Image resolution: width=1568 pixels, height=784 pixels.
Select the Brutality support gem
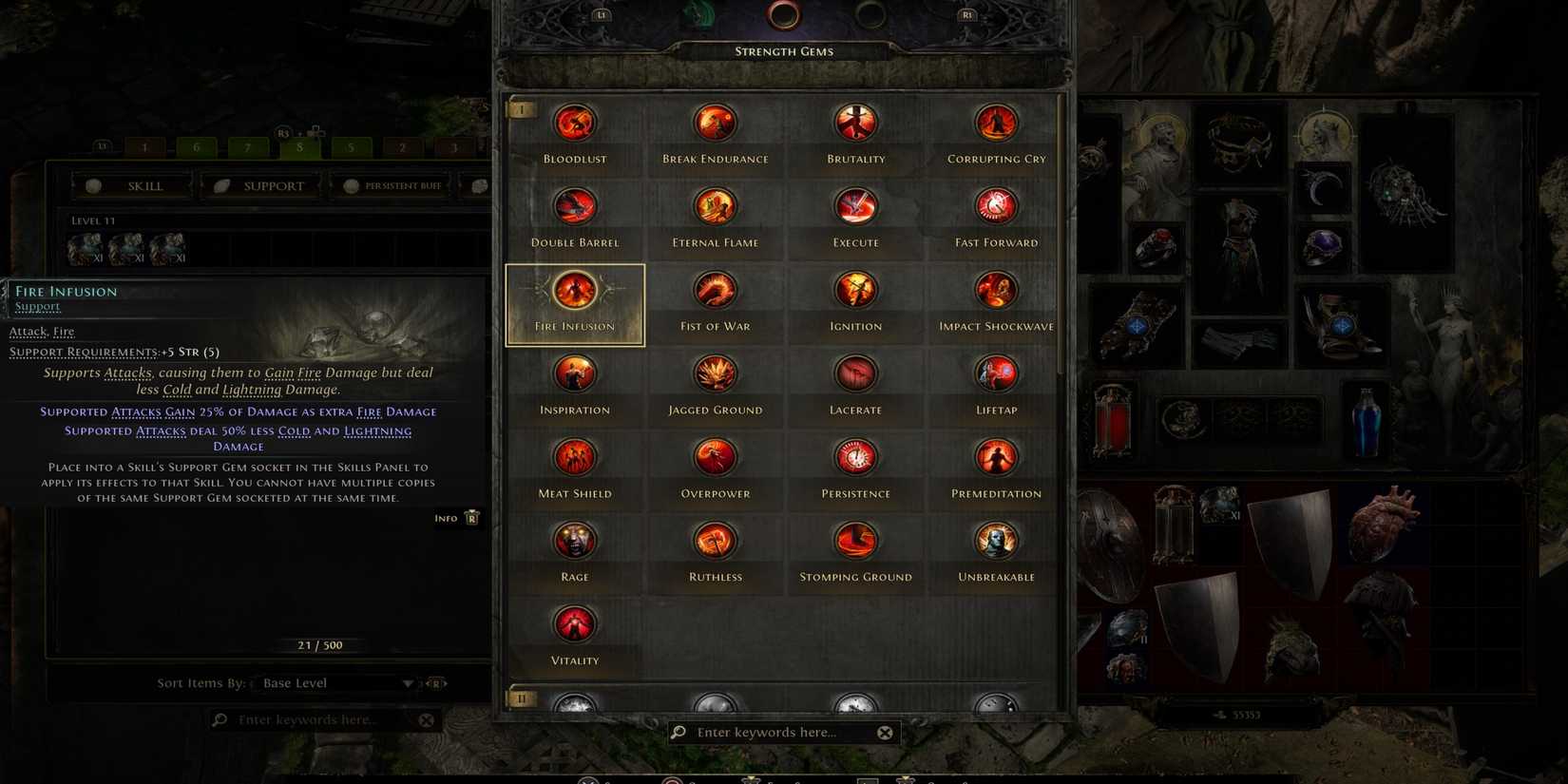(x=855, y=122)
